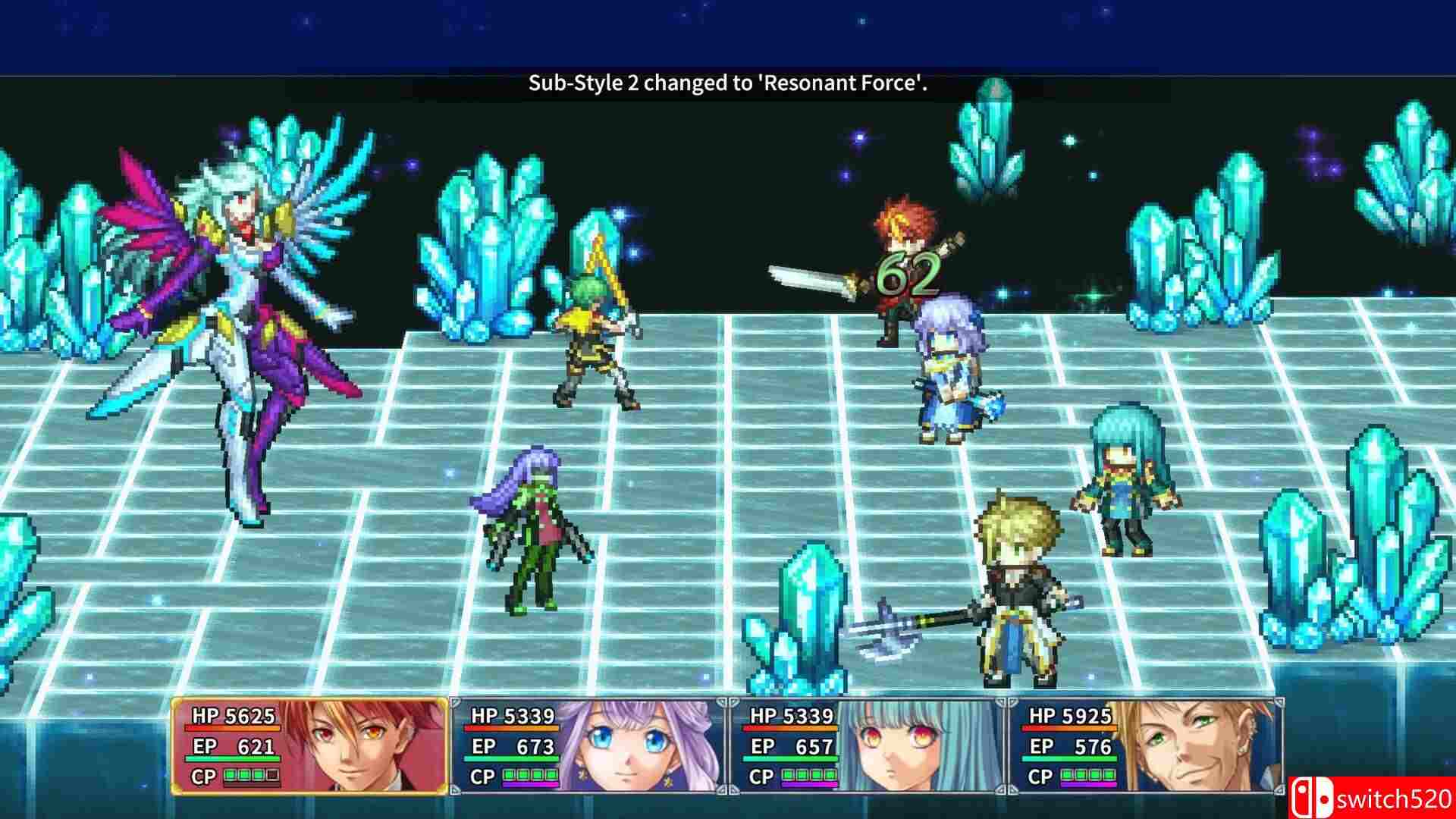This screenshot has width=1456, height=819.
Task: Expand the 'Resonant Force' notification banner
Action: point(726,84)
